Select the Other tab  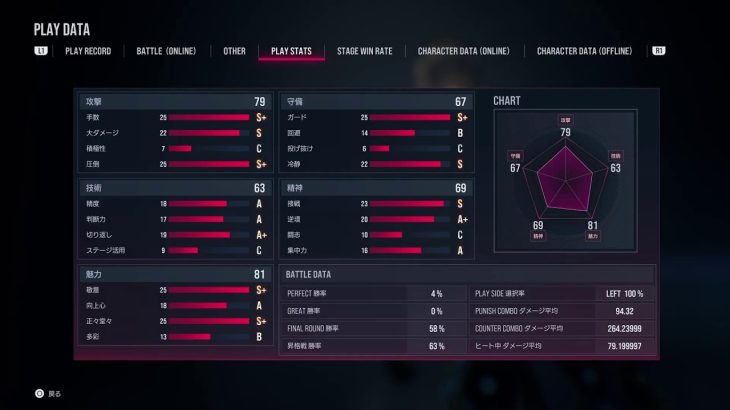[x=234, y=51]
